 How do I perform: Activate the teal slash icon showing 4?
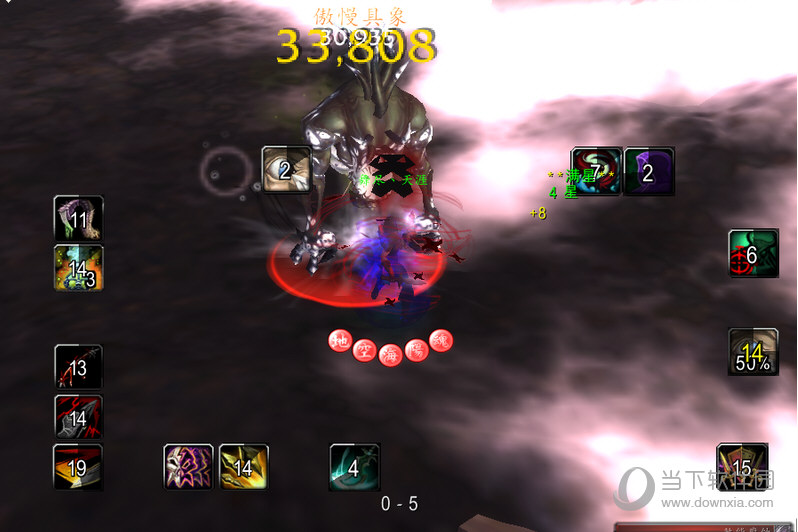coord(355,467)
